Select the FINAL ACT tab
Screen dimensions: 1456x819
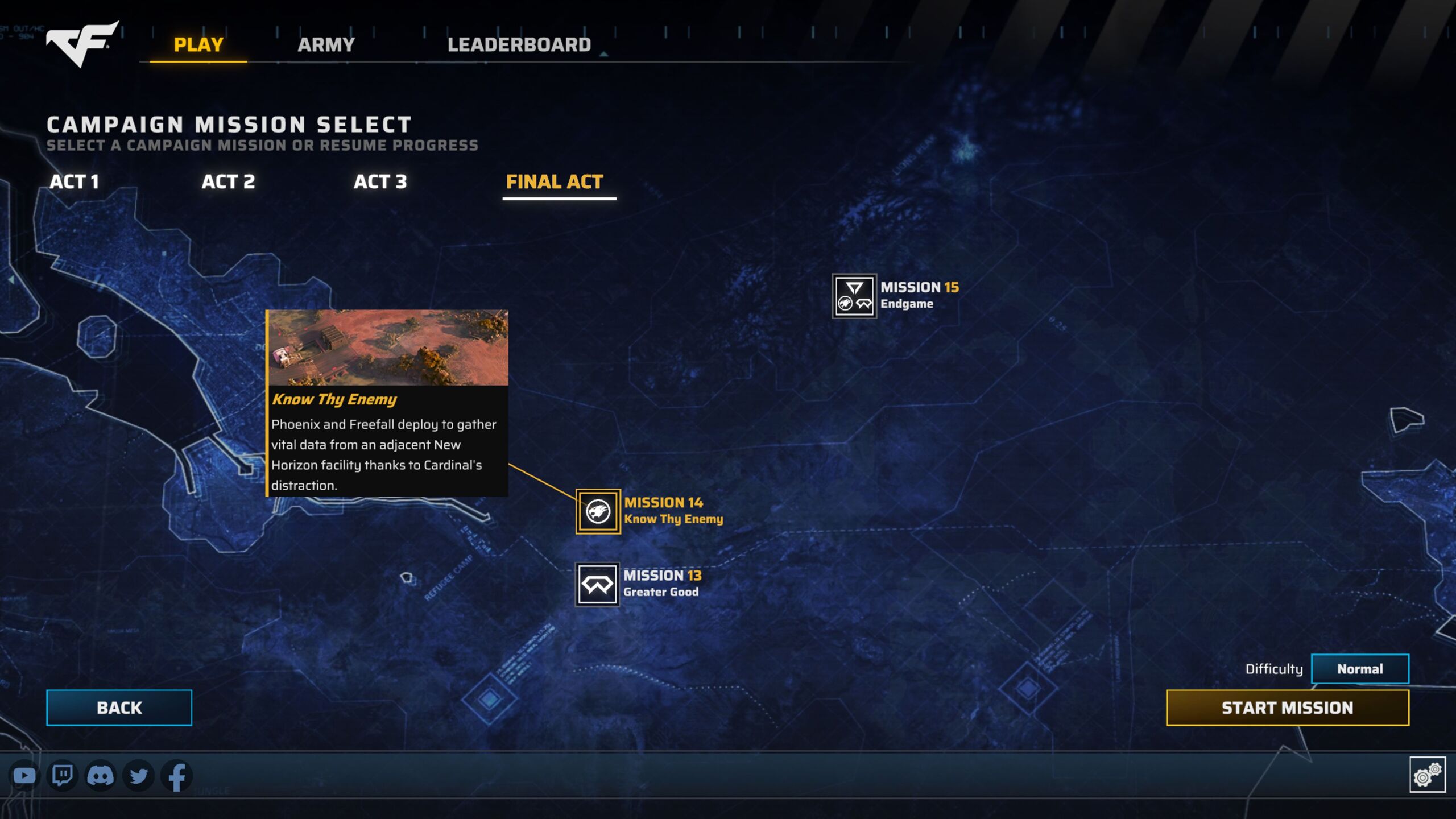pos(555,182)
